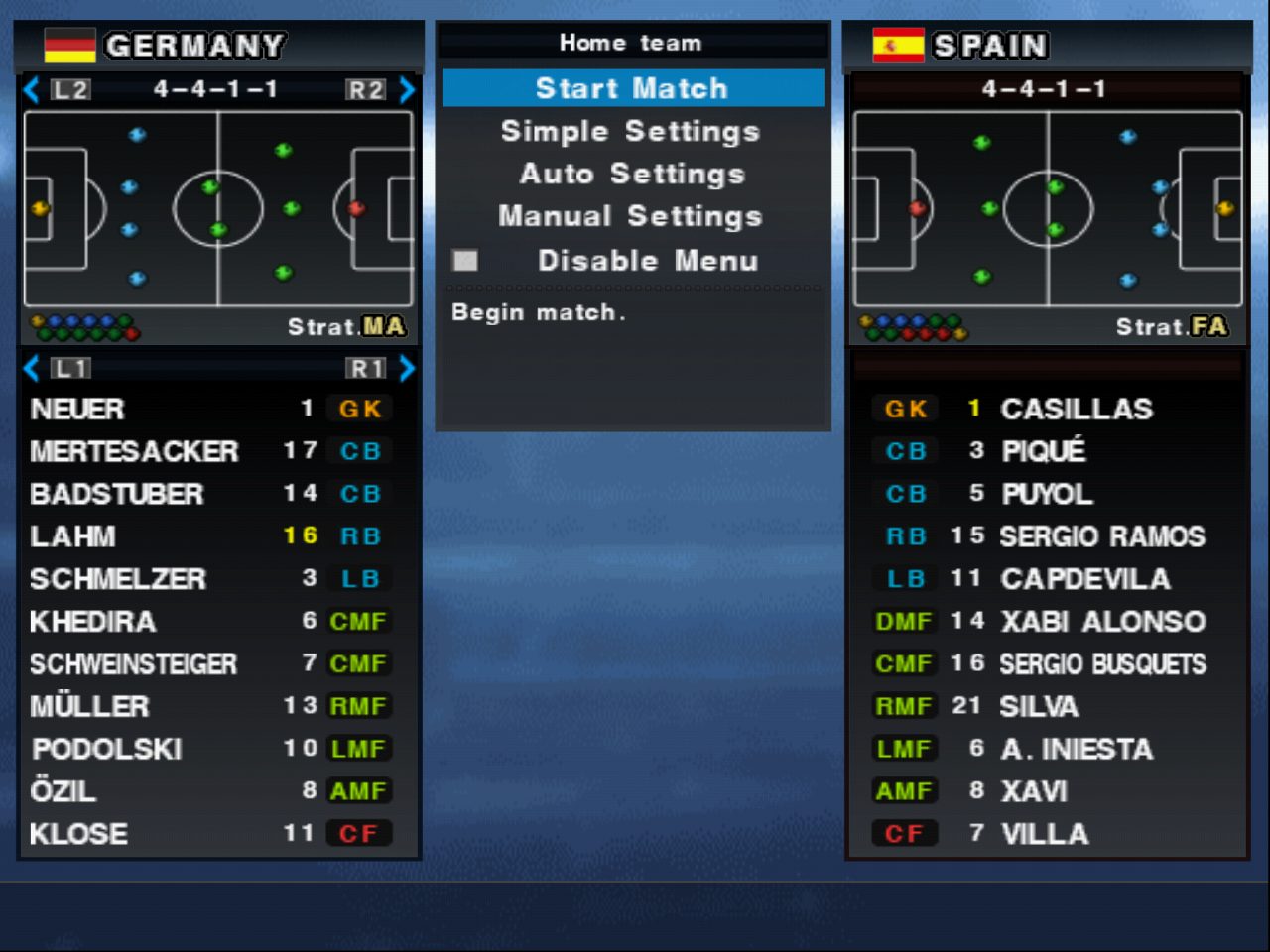Open Manual Settings
This screenshot has height=952, width=1270.
point(630,216)
